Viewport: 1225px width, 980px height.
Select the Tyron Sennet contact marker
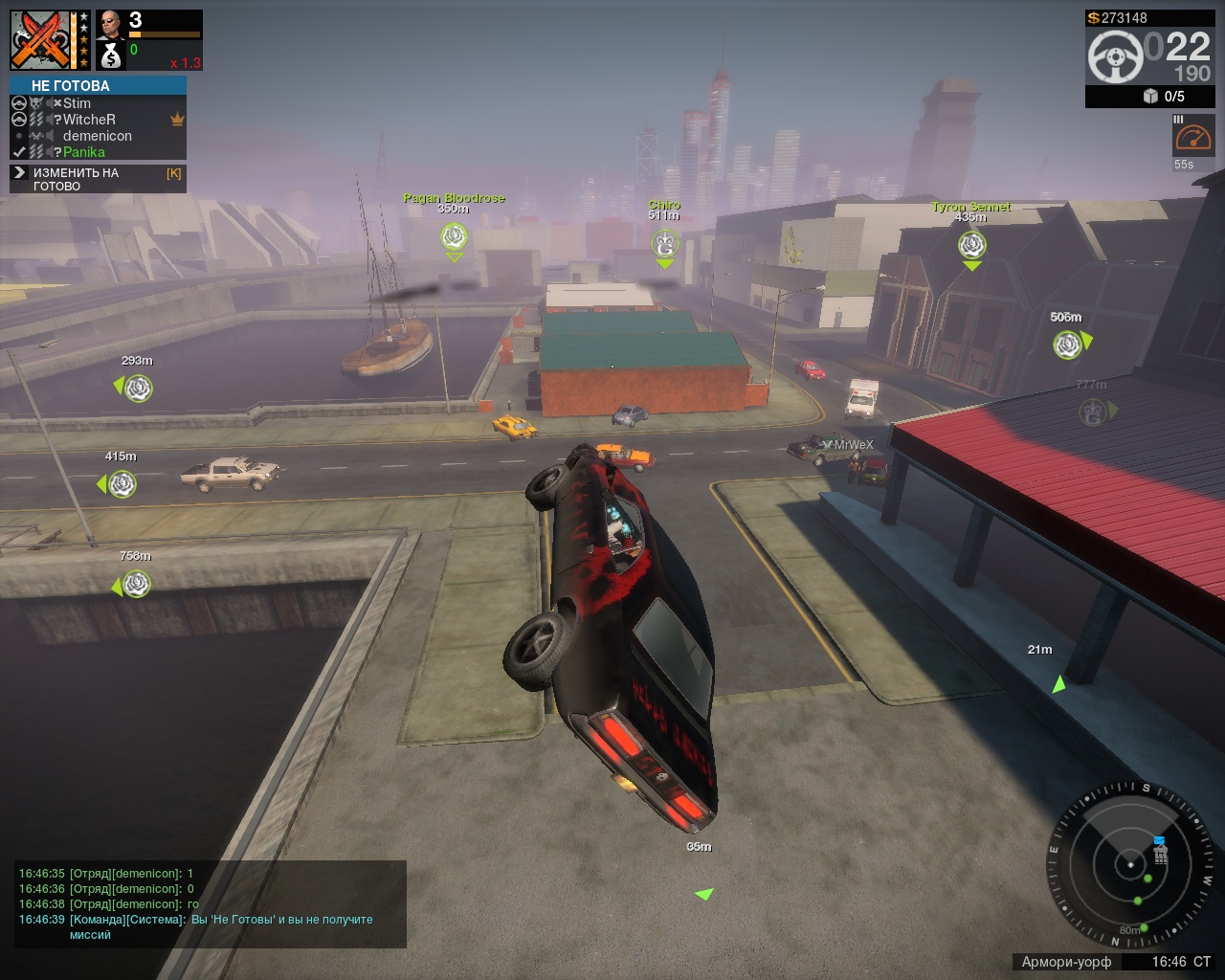pyautogui.click(x=971, y=245)
